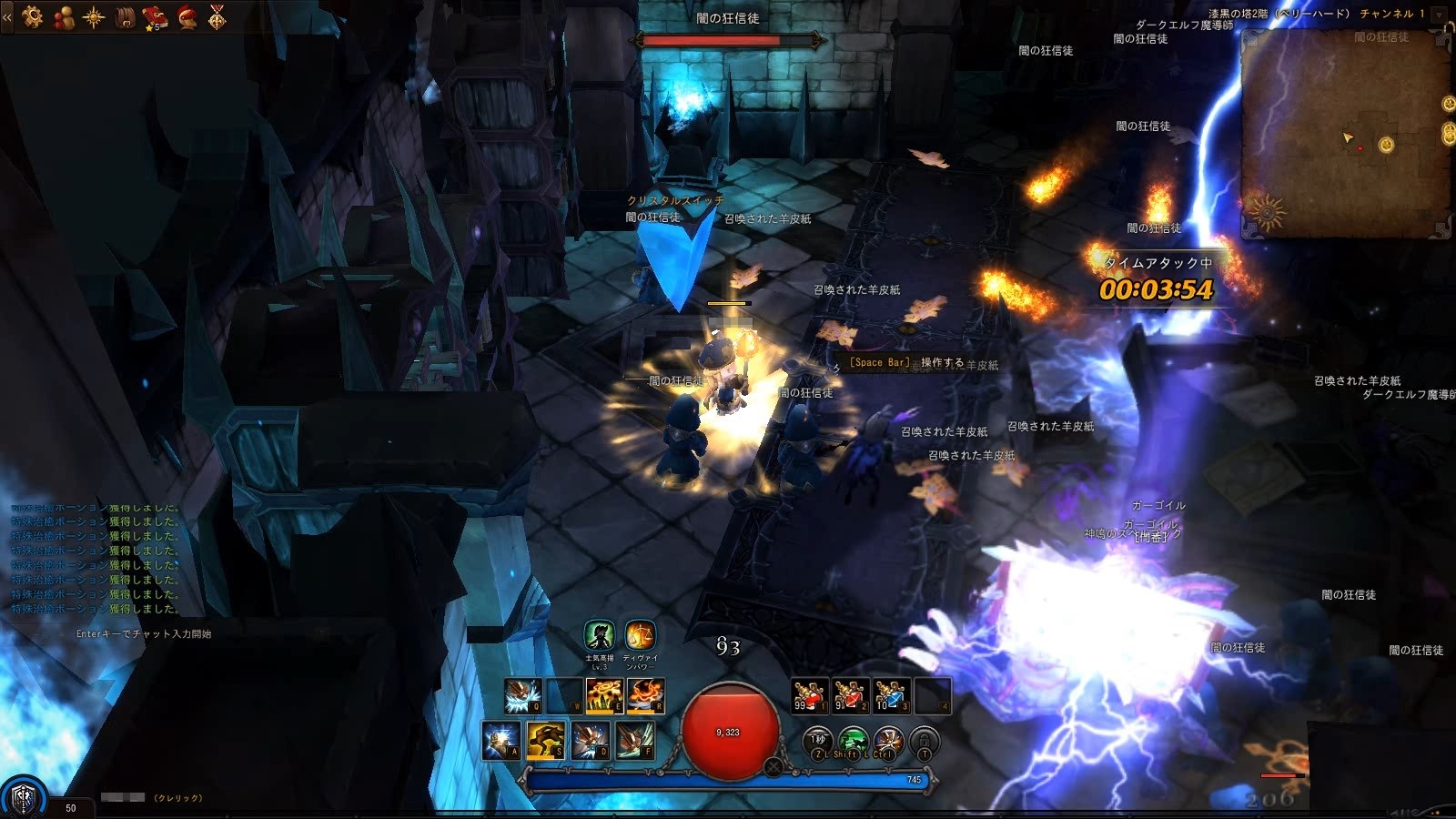The width and height of the screenshot is (1456, 819).
Task: Open the red-plumed helmet character icon
Action: pos(187,16)
